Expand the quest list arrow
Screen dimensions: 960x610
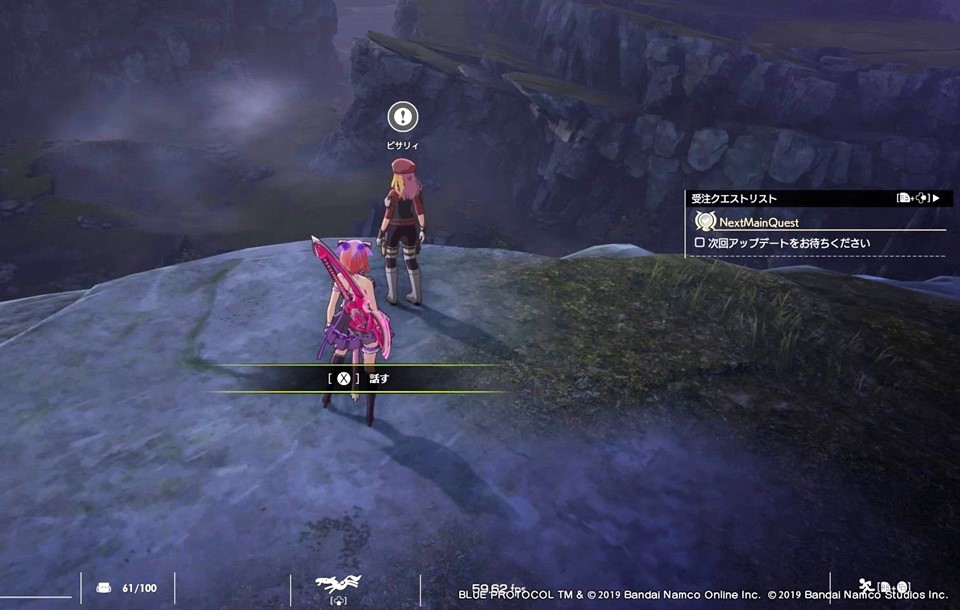(x=936, y=198)
